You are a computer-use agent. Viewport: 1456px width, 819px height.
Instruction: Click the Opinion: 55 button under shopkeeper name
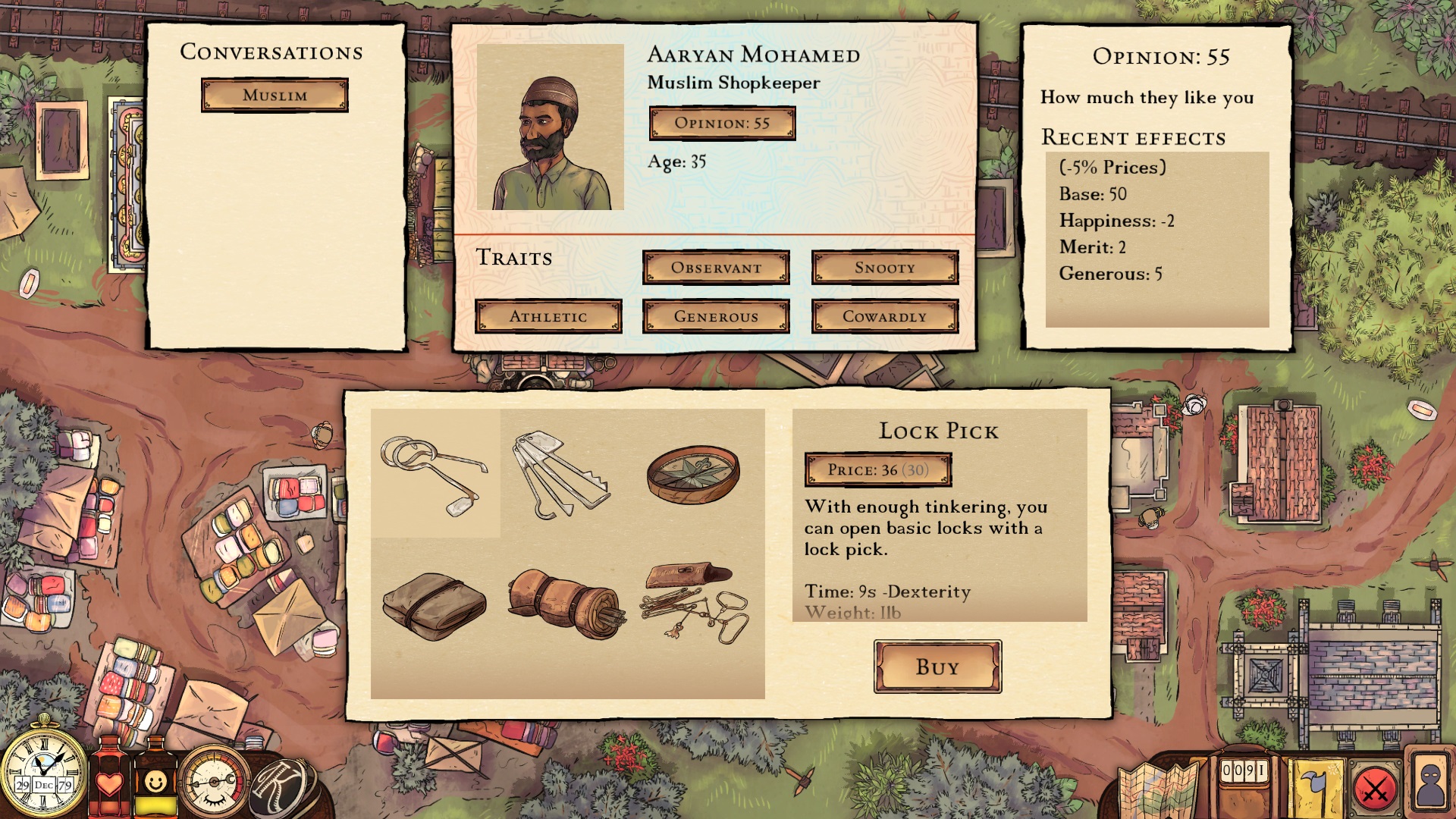[722, 123]
